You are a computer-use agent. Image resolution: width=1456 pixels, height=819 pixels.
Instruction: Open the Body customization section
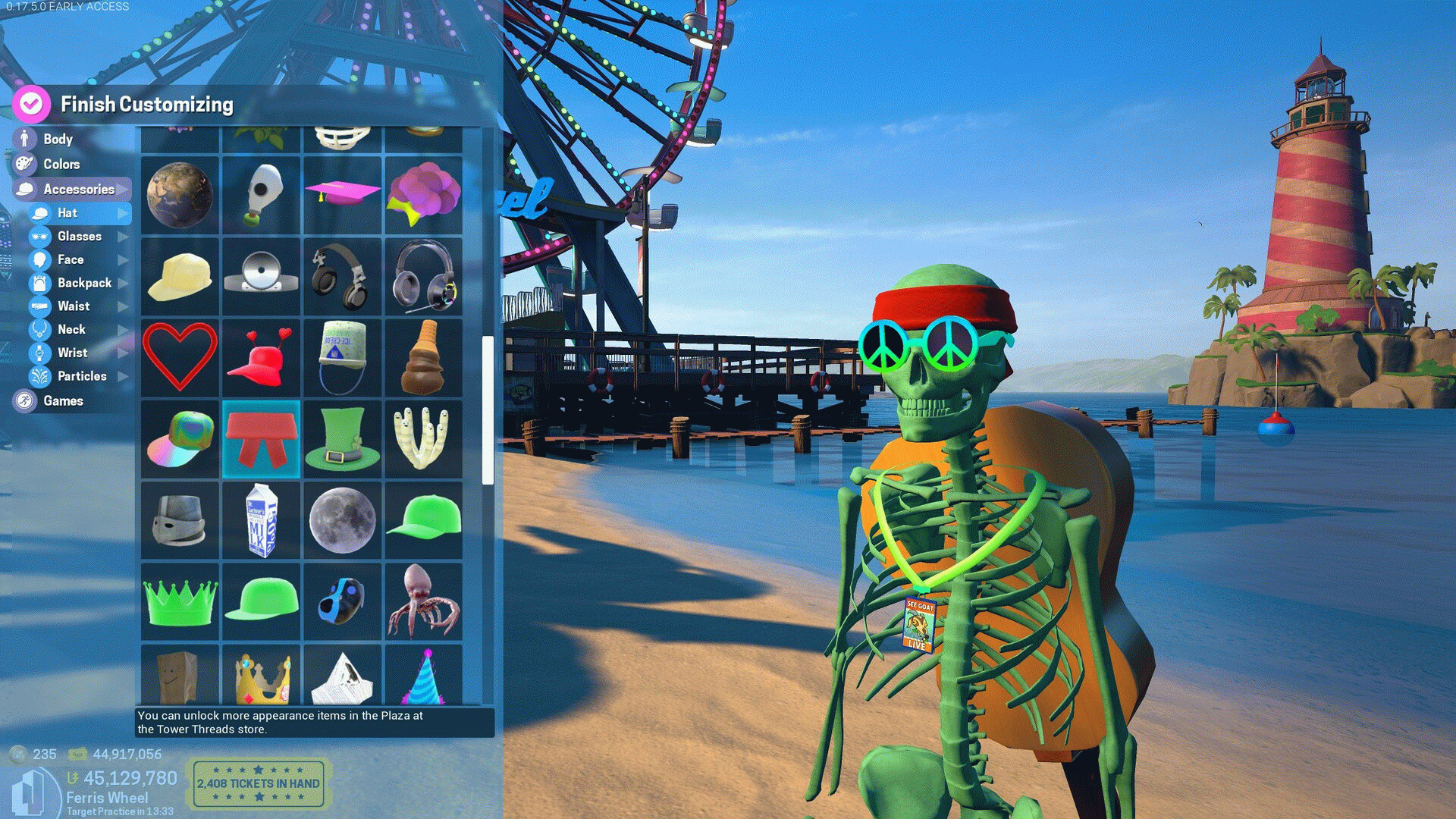click(x=58, y=139)
